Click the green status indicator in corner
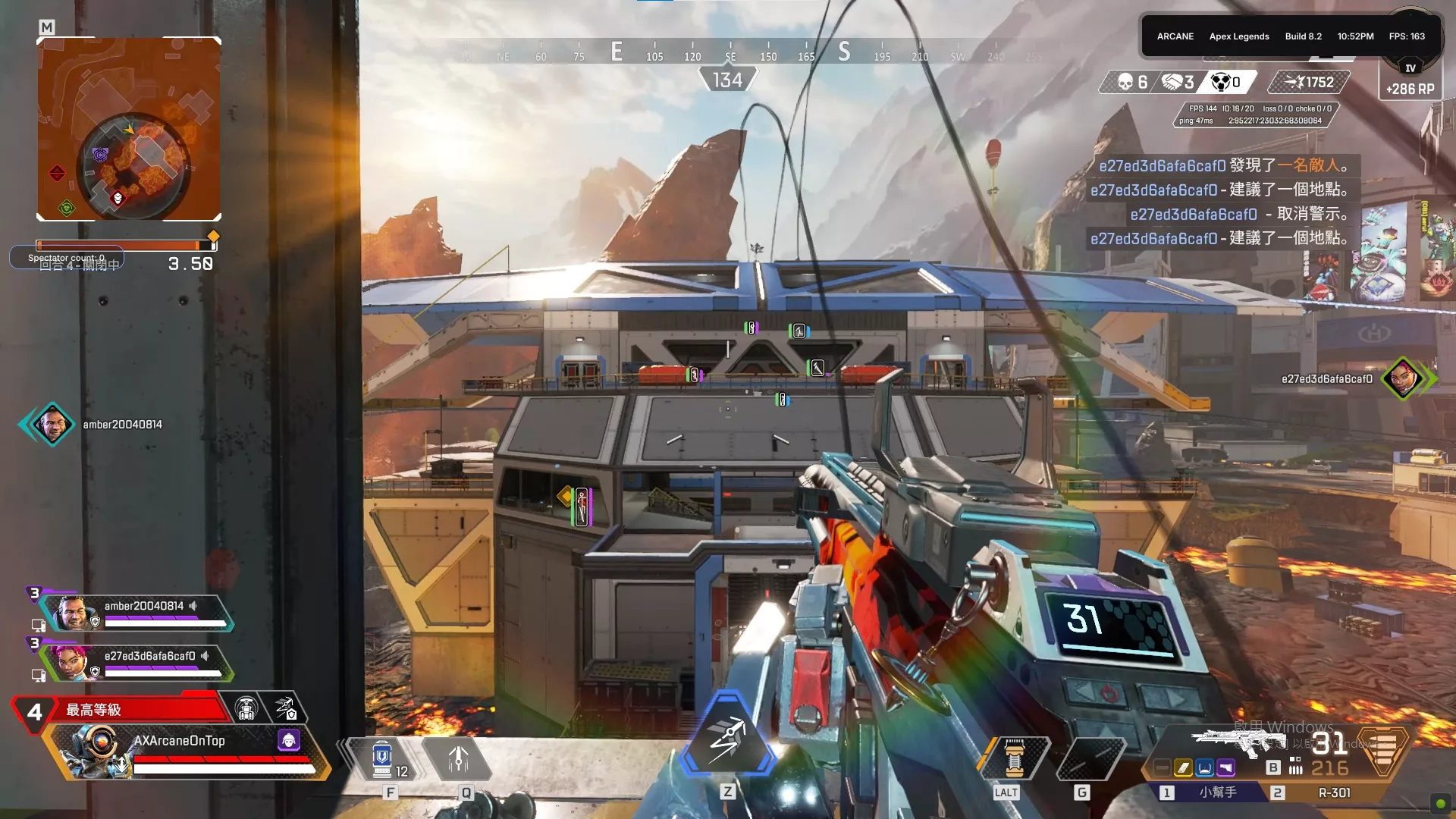 click(1440, 804)
